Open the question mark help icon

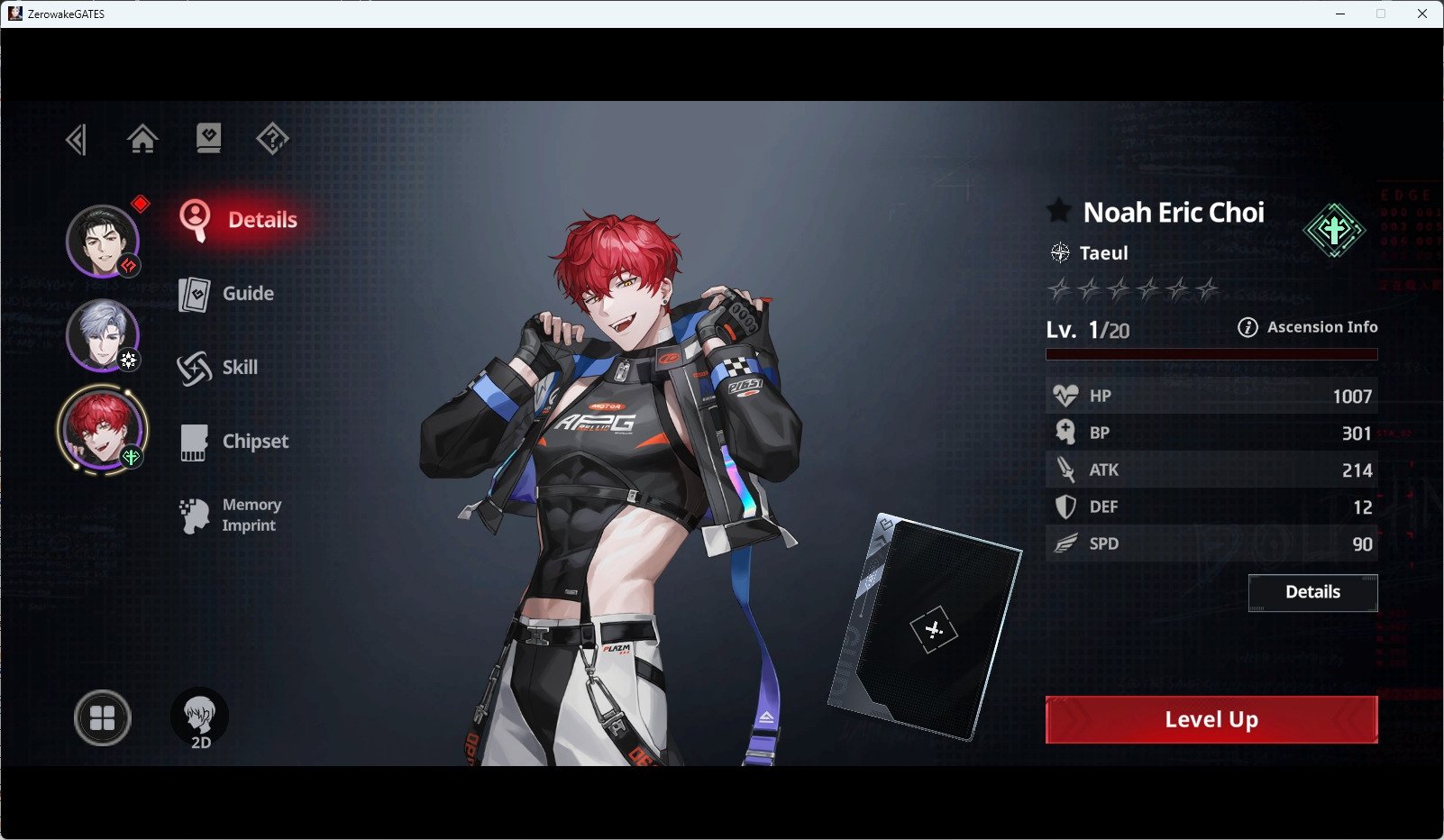pos(272,139)
